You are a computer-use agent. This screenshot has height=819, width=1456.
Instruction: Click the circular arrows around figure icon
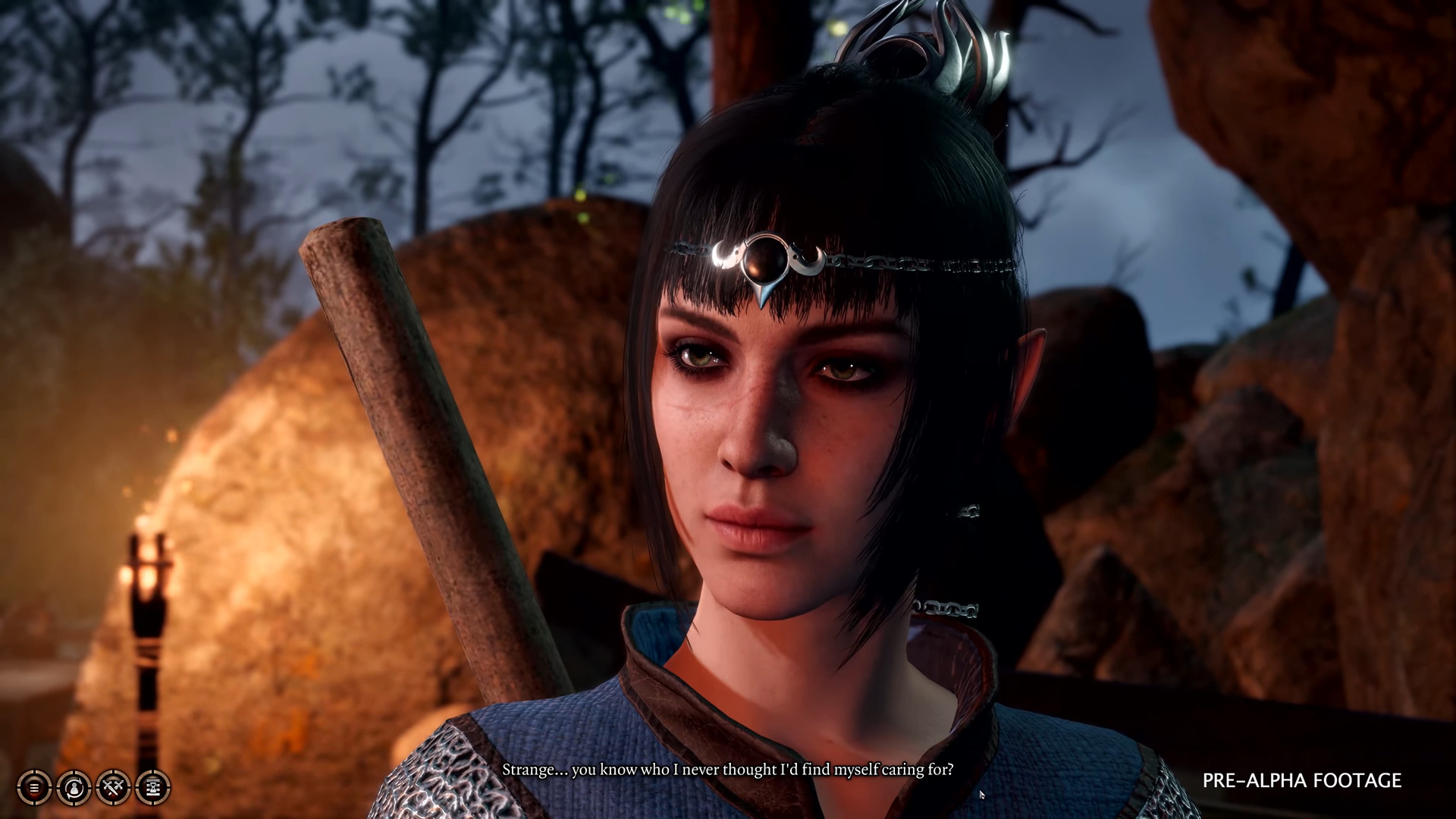click(x=73, y=787)
